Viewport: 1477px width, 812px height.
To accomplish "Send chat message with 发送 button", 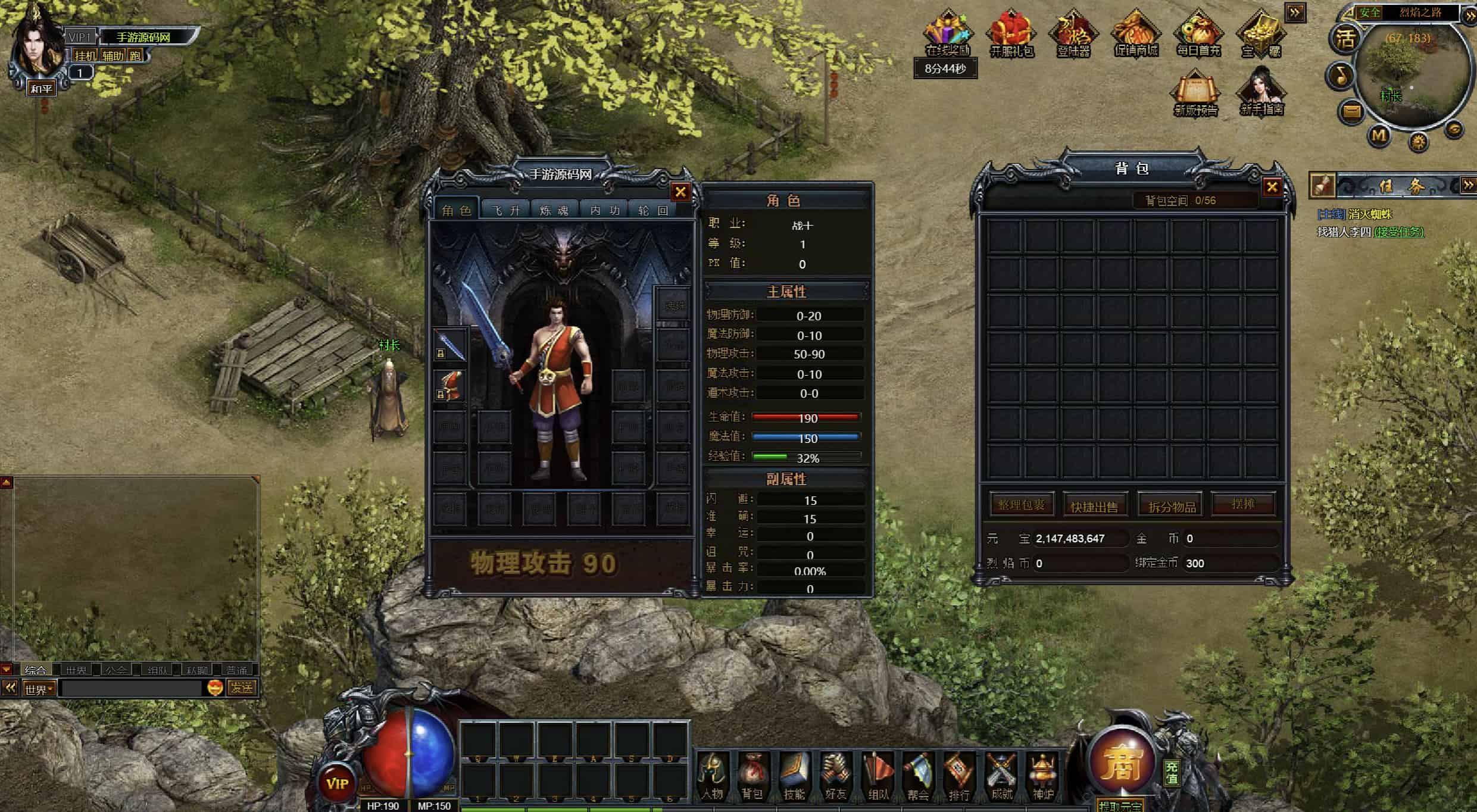I will tap(242, 688).
